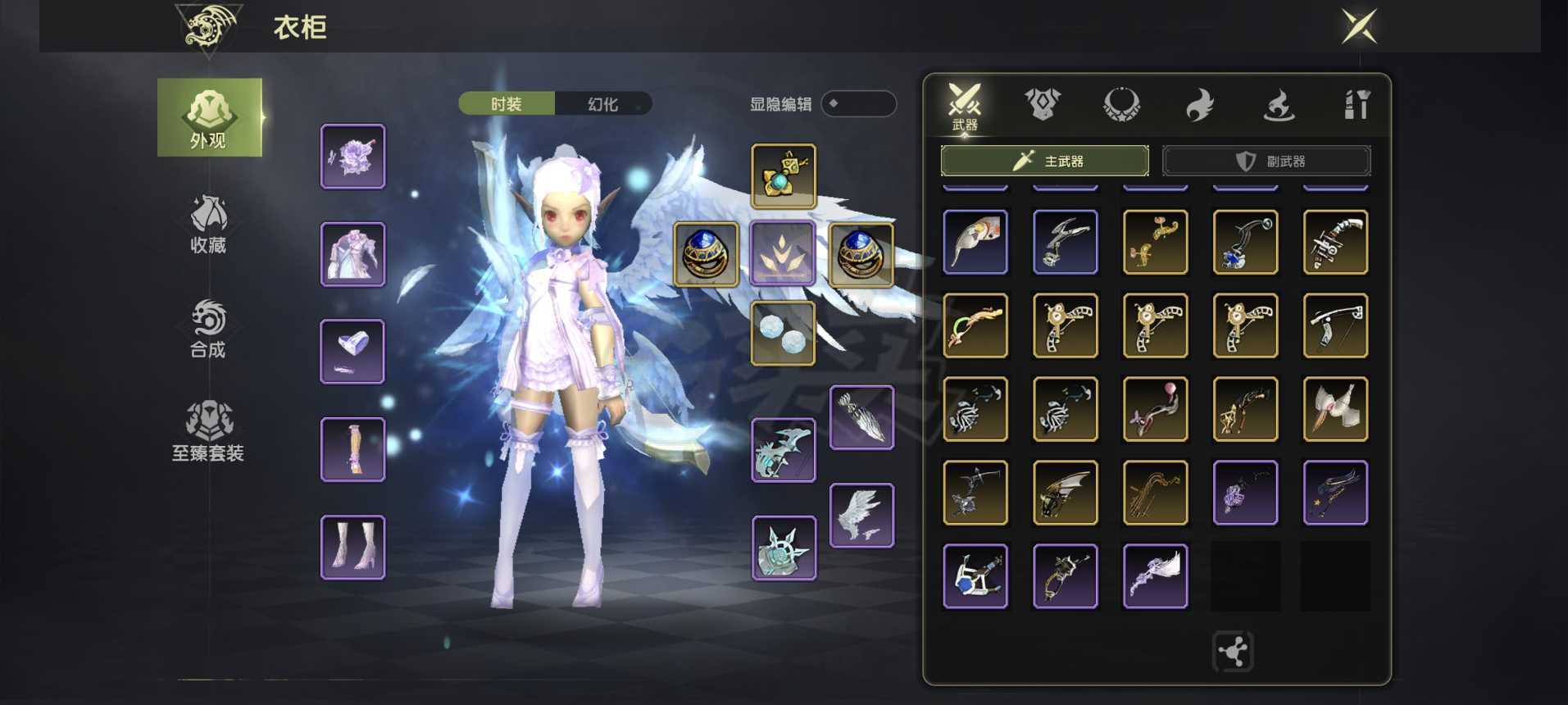
Task: Select the 副武器 off-hand weapon tab
Action: (x=1266, y=161)
